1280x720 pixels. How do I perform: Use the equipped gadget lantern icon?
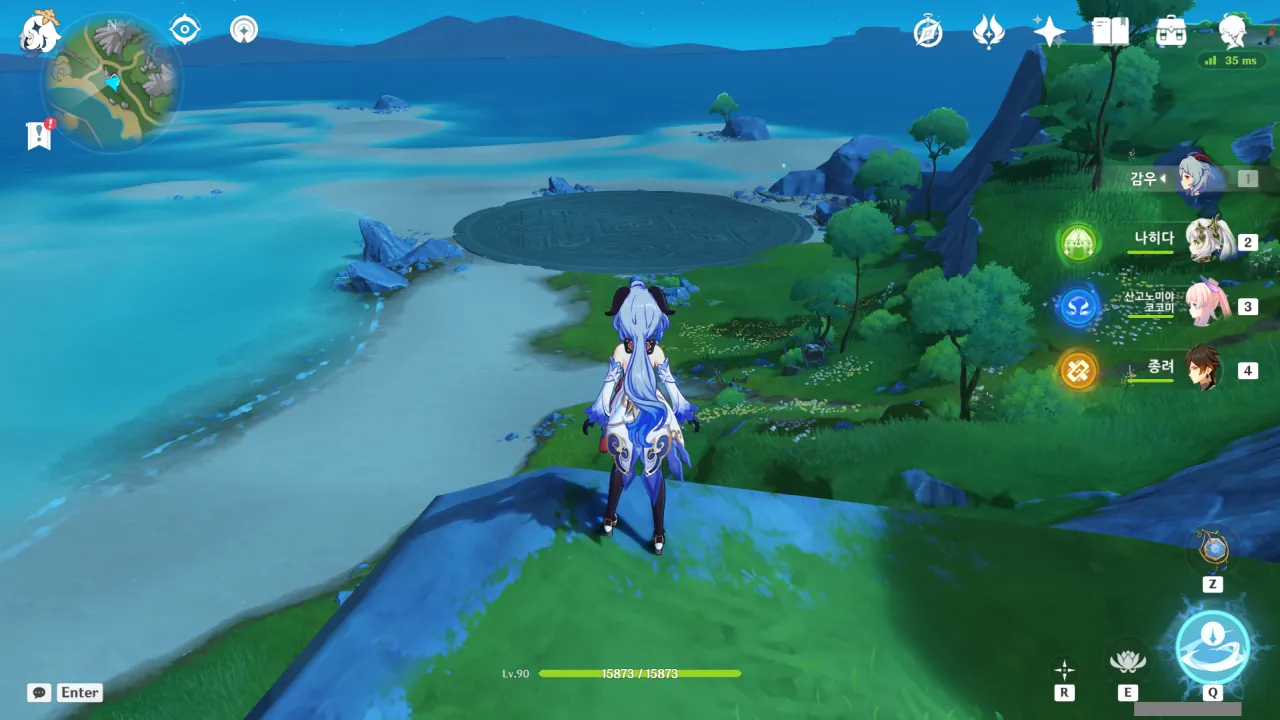click(1212, 550)
